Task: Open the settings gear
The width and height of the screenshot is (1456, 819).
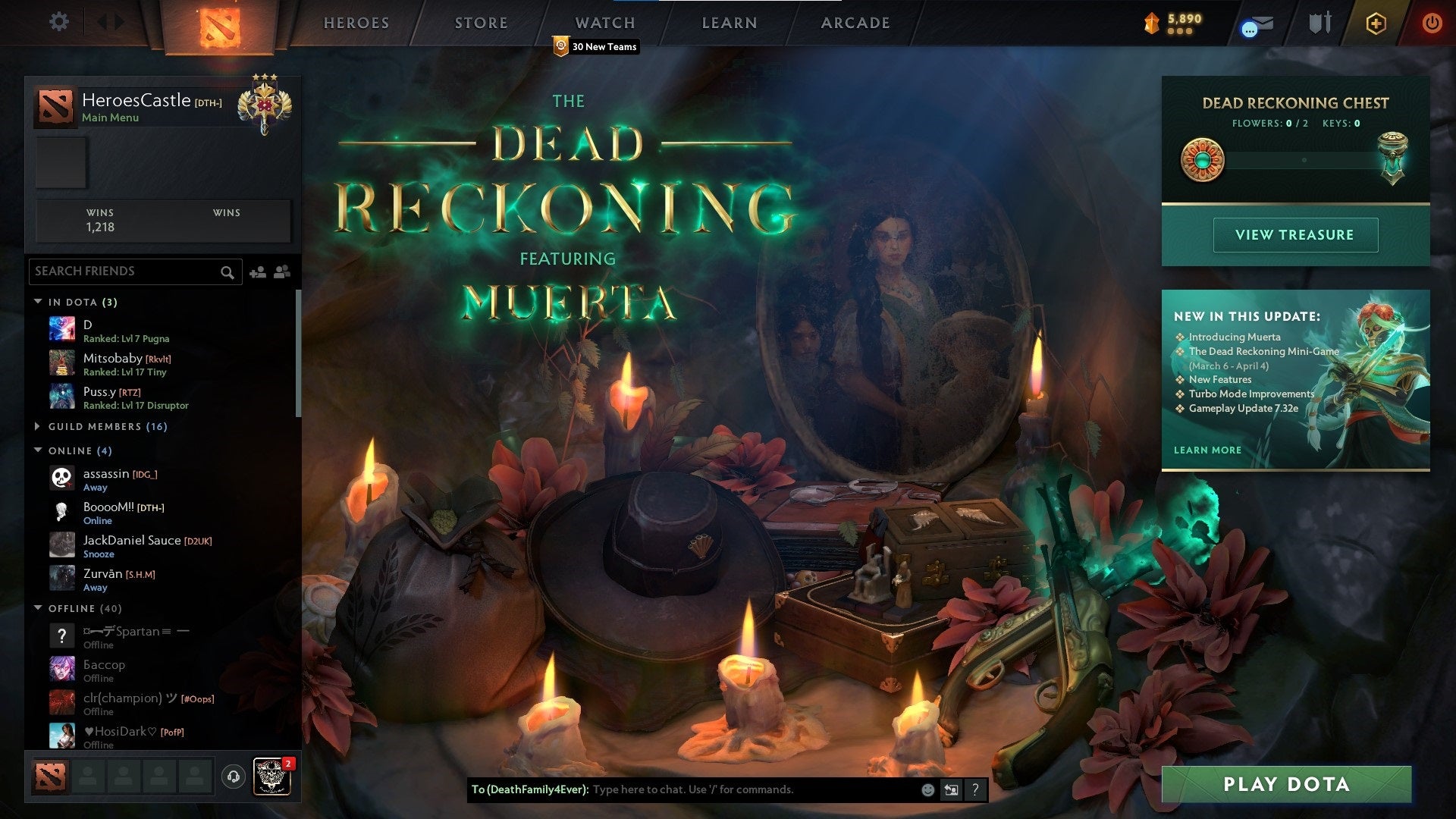Action: point(58,22)
